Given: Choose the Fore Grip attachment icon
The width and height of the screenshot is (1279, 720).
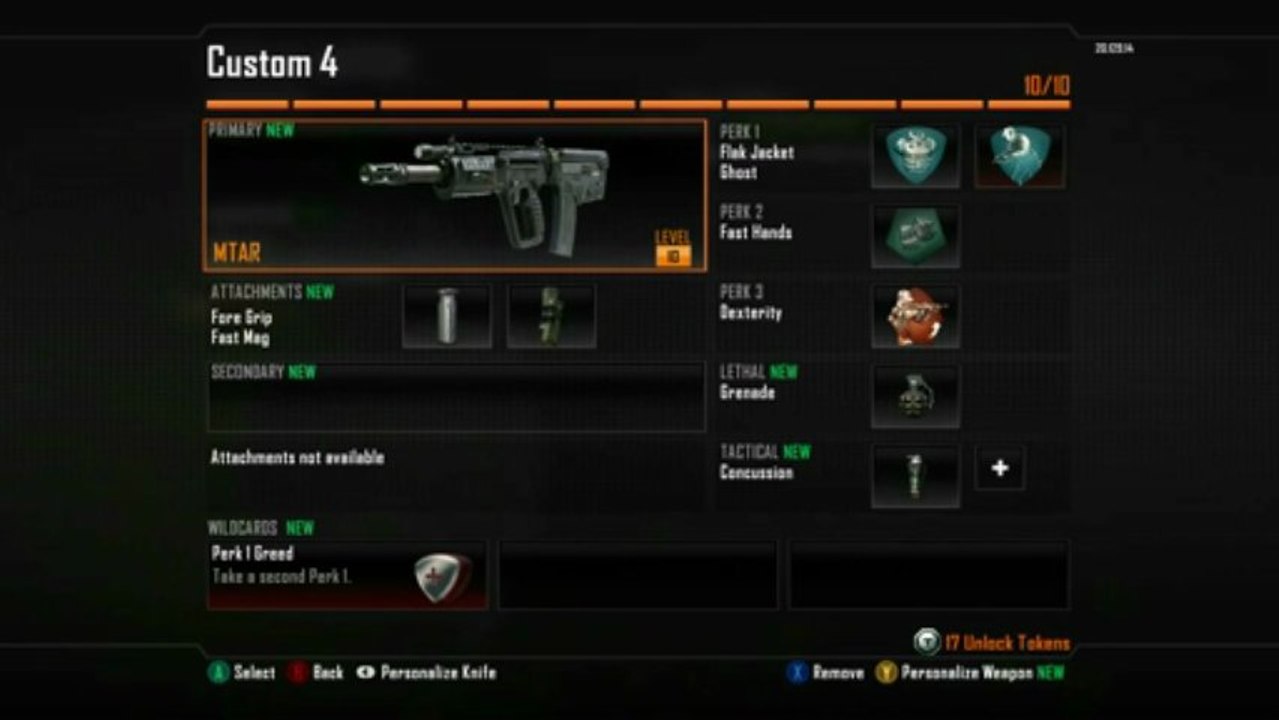Looking at the screenshot, I should [446, 316].
